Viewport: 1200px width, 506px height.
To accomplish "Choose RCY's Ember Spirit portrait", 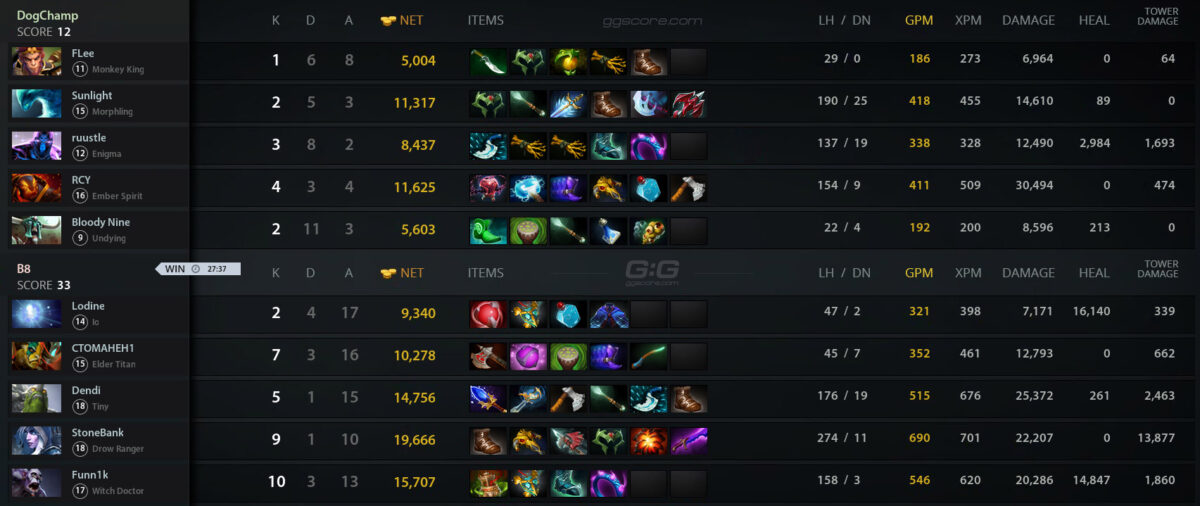I will [36, 188].
